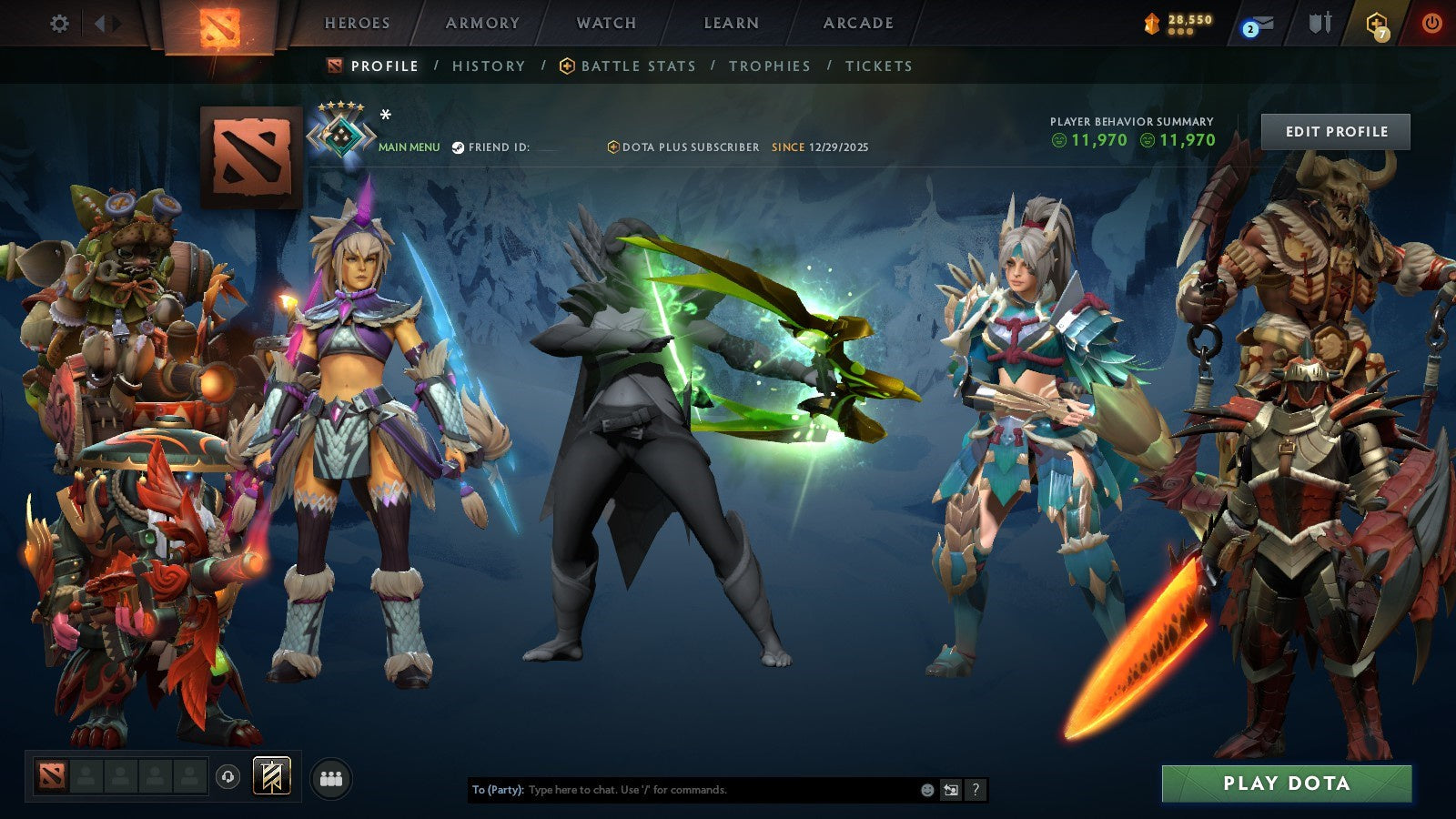Switch to the BATTLE STATS tab
This screenshot has width=1456, height=819.
(637, 66)
